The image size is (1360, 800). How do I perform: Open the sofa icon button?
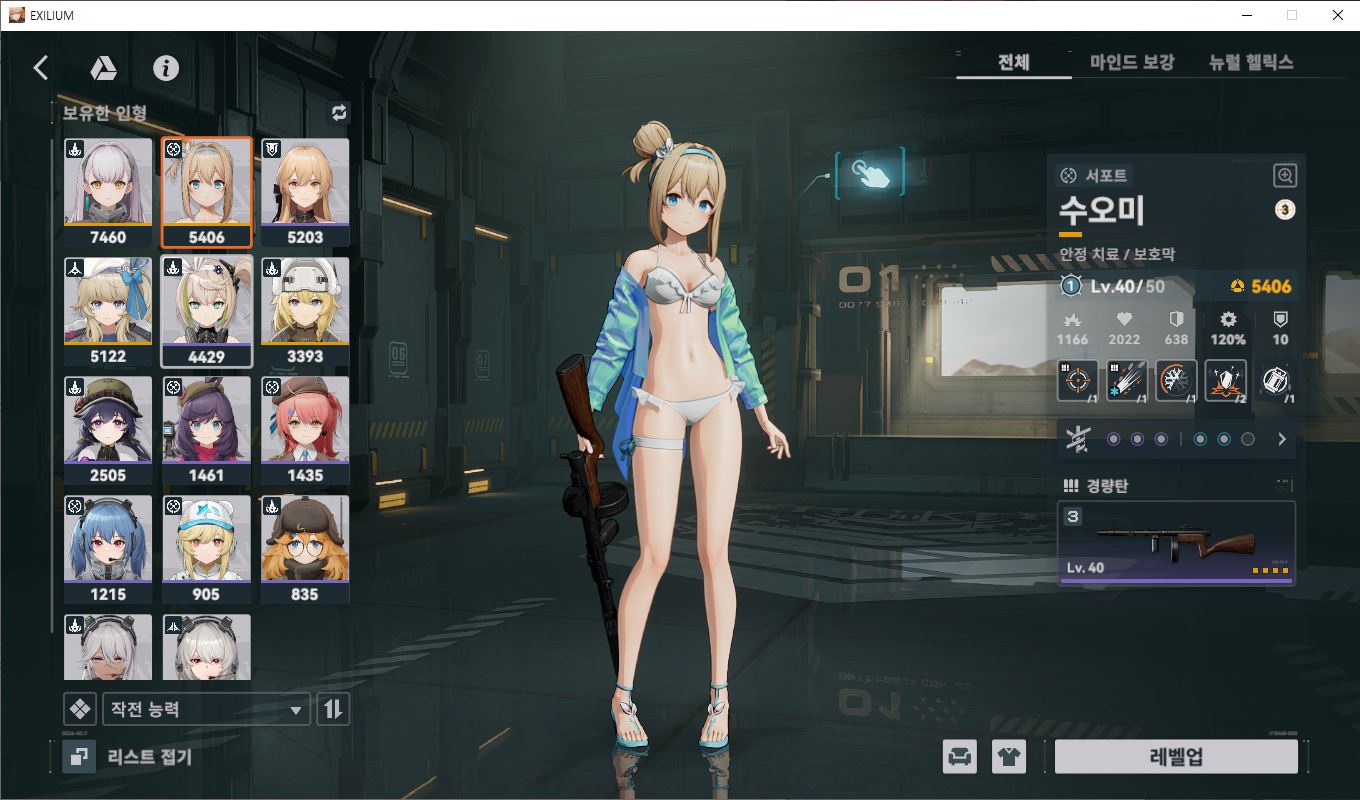[960, 757]
